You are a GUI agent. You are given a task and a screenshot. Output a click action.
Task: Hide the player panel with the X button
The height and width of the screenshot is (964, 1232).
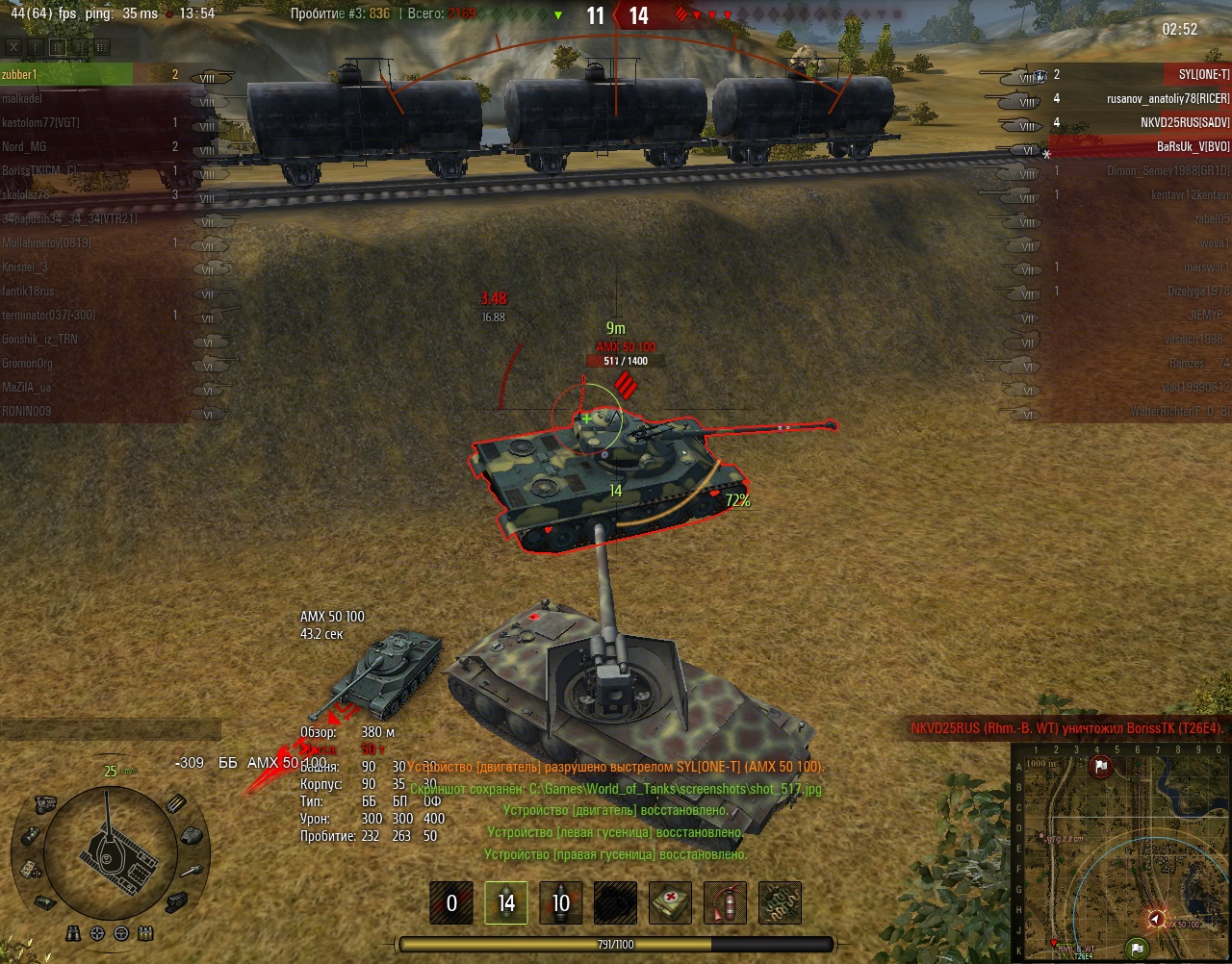(12, 46)
